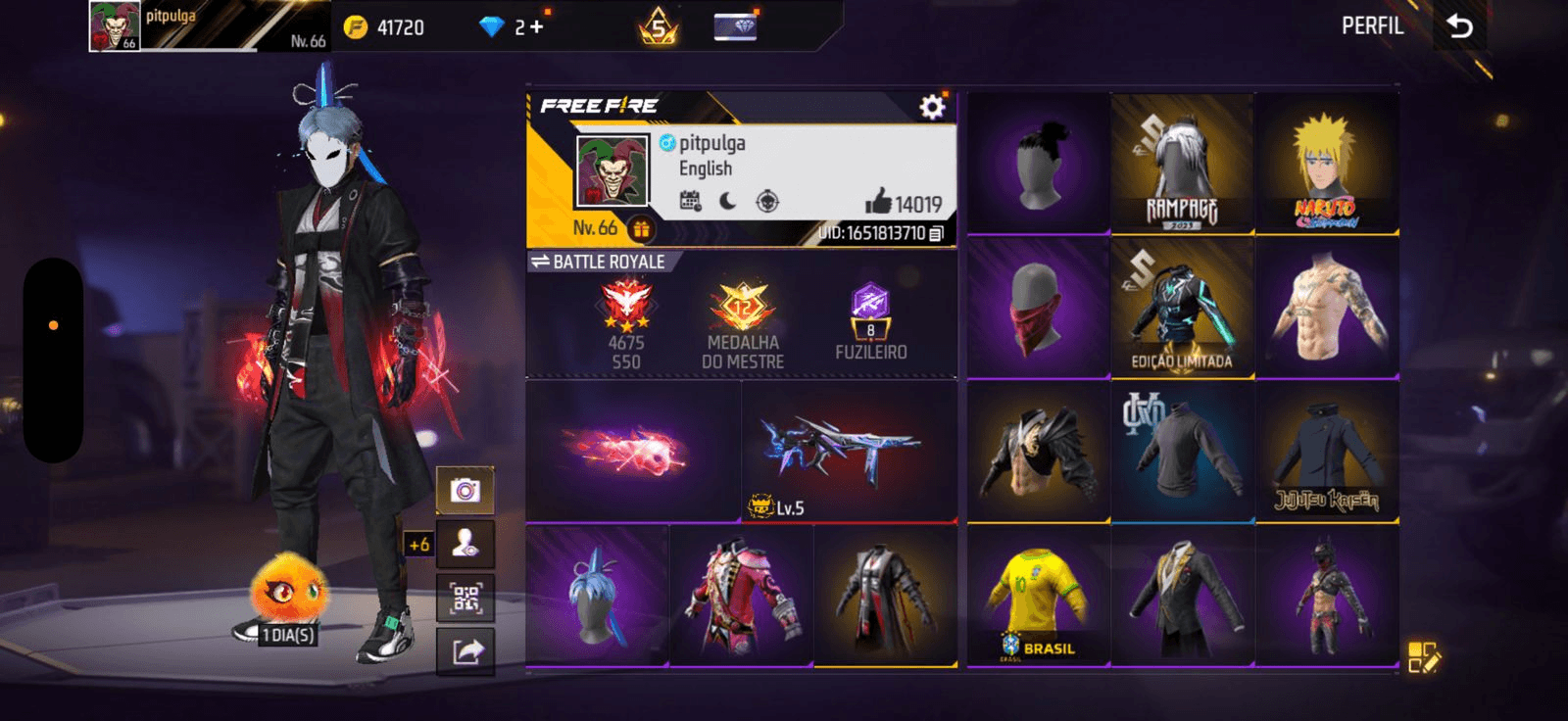This screenshot has width=1568, height=721.
Task: Go back using the return arrow
Action: [x=1459, y=26]
